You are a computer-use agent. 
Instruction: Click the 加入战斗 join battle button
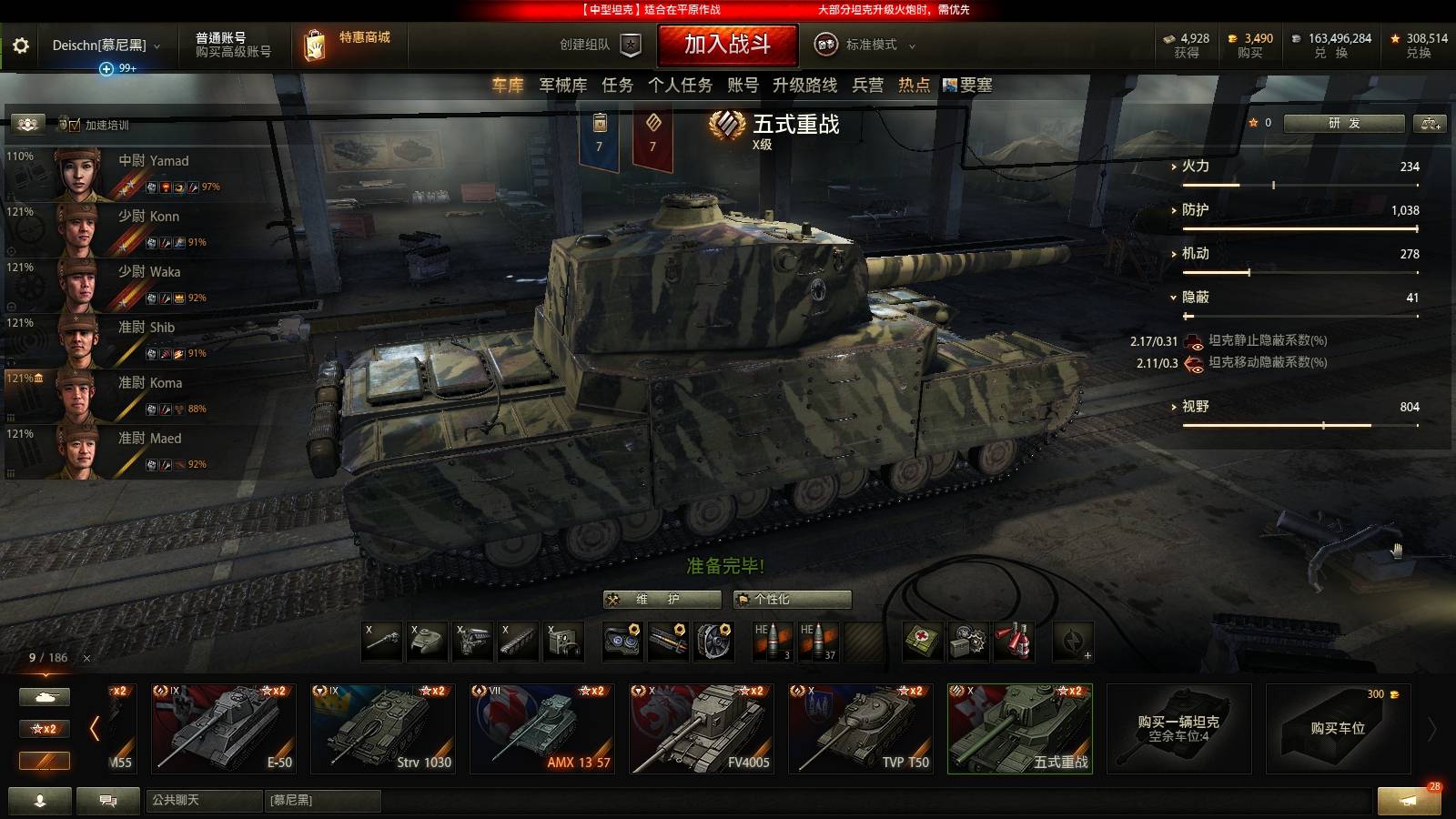728,45
